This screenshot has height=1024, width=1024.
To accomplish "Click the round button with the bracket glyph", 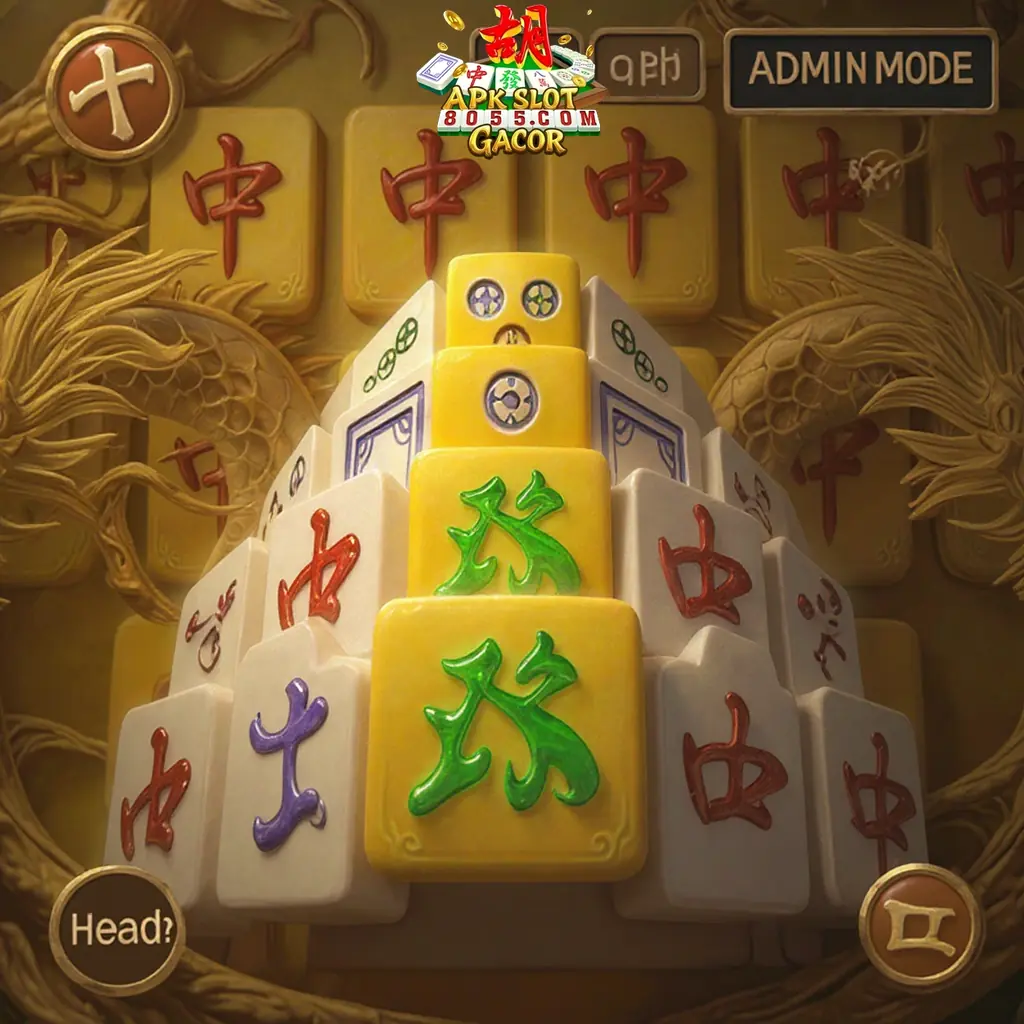I will pos(920,924).
